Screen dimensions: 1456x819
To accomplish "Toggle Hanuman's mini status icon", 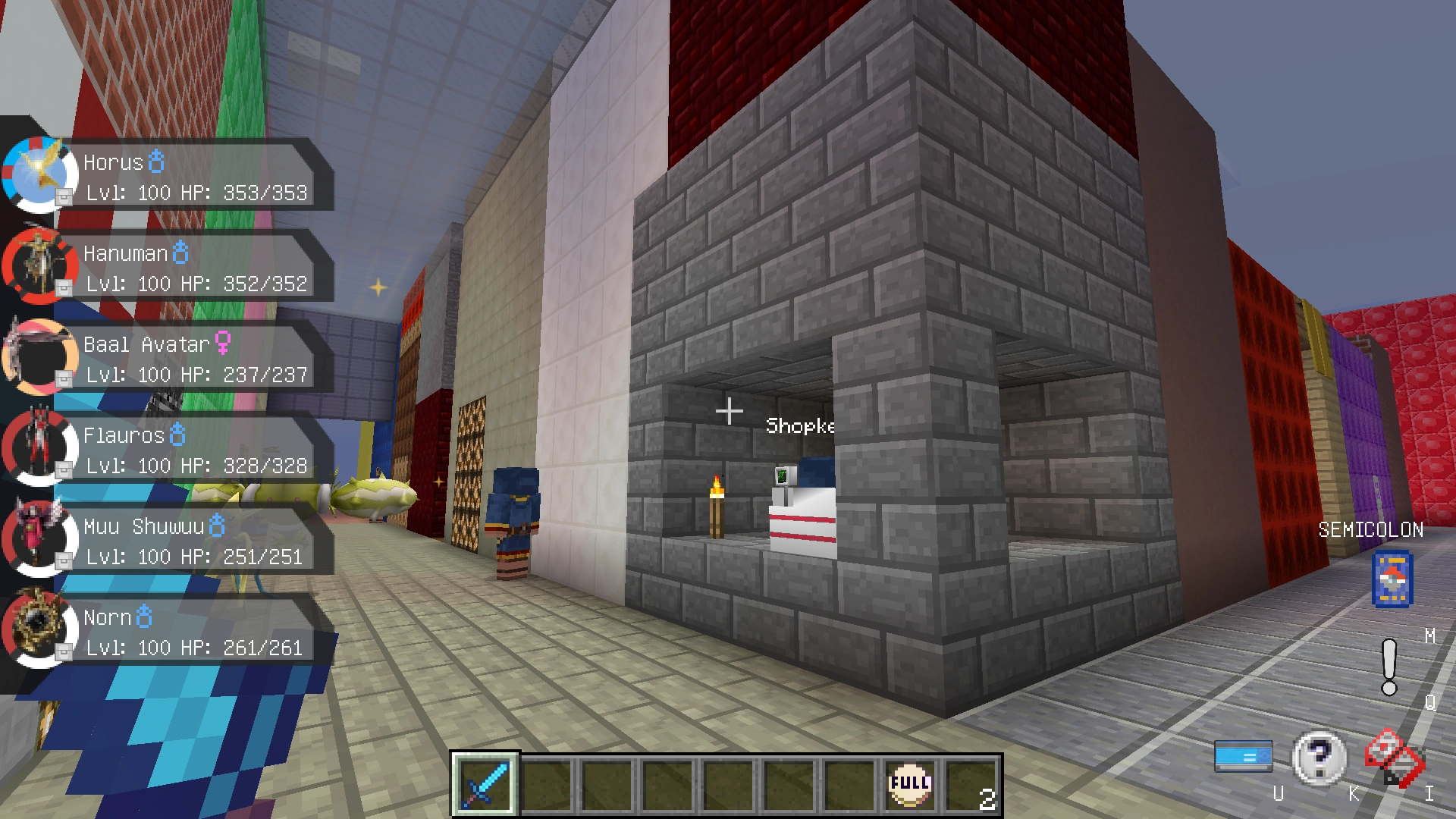I will (x=64, y=290).
